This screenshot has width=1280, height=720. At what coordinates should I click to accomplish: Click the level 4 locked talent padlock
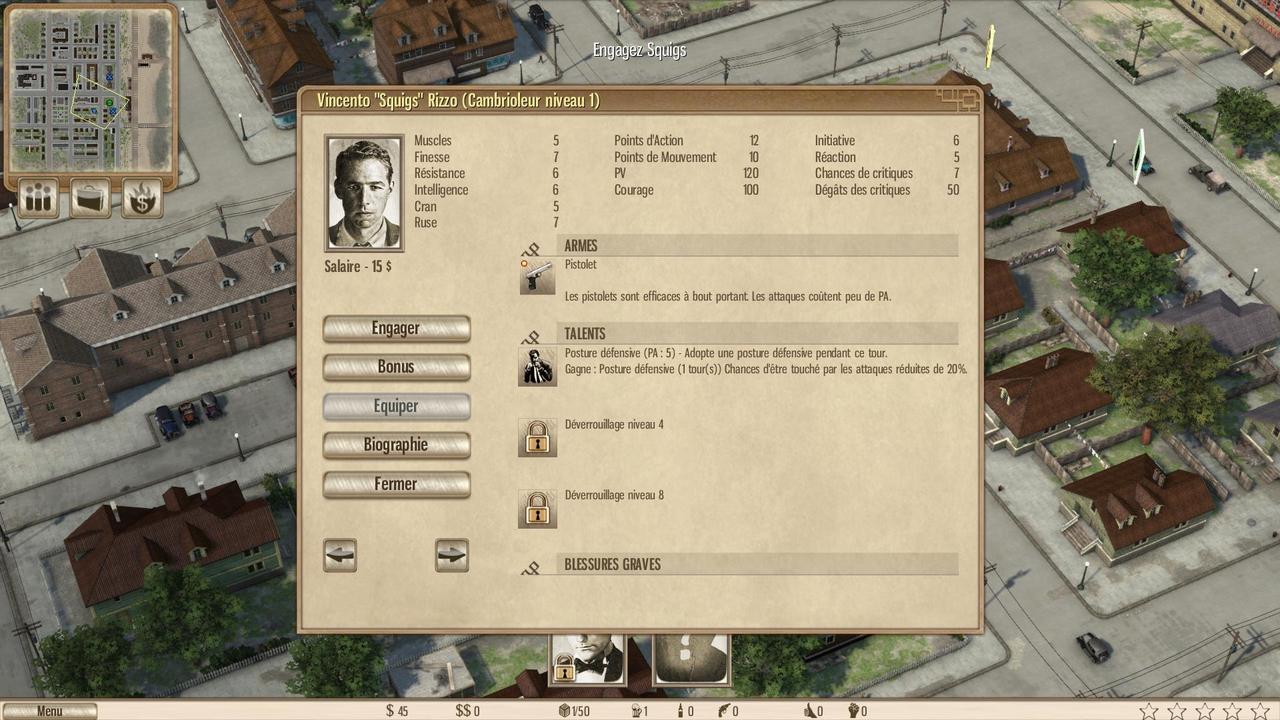pyautogui.click(x=537, y=437)
